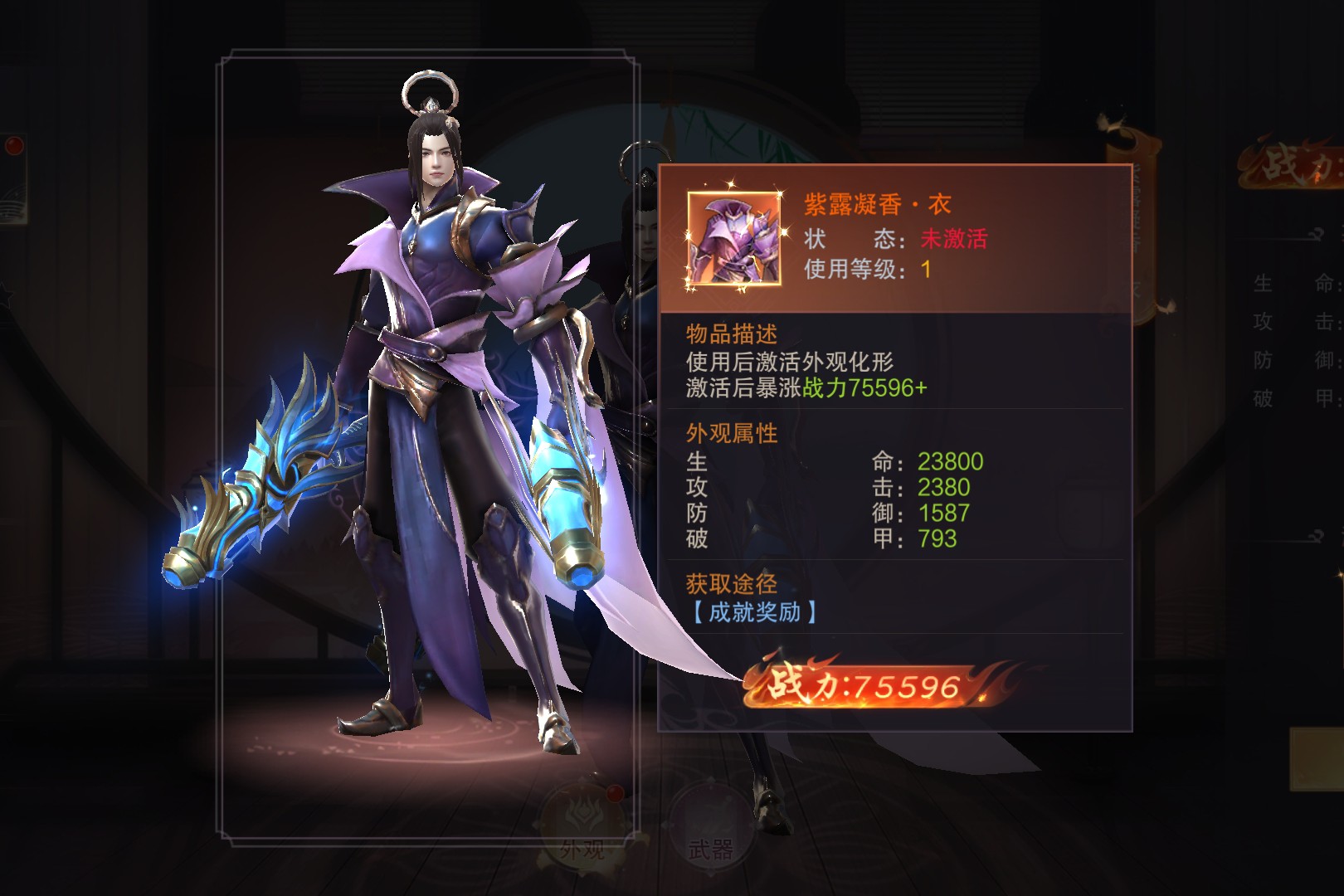This screenshot has width=1344, height=896.
Task: Open the 成就奖励 acquisition link
Action: coord(753,612)
